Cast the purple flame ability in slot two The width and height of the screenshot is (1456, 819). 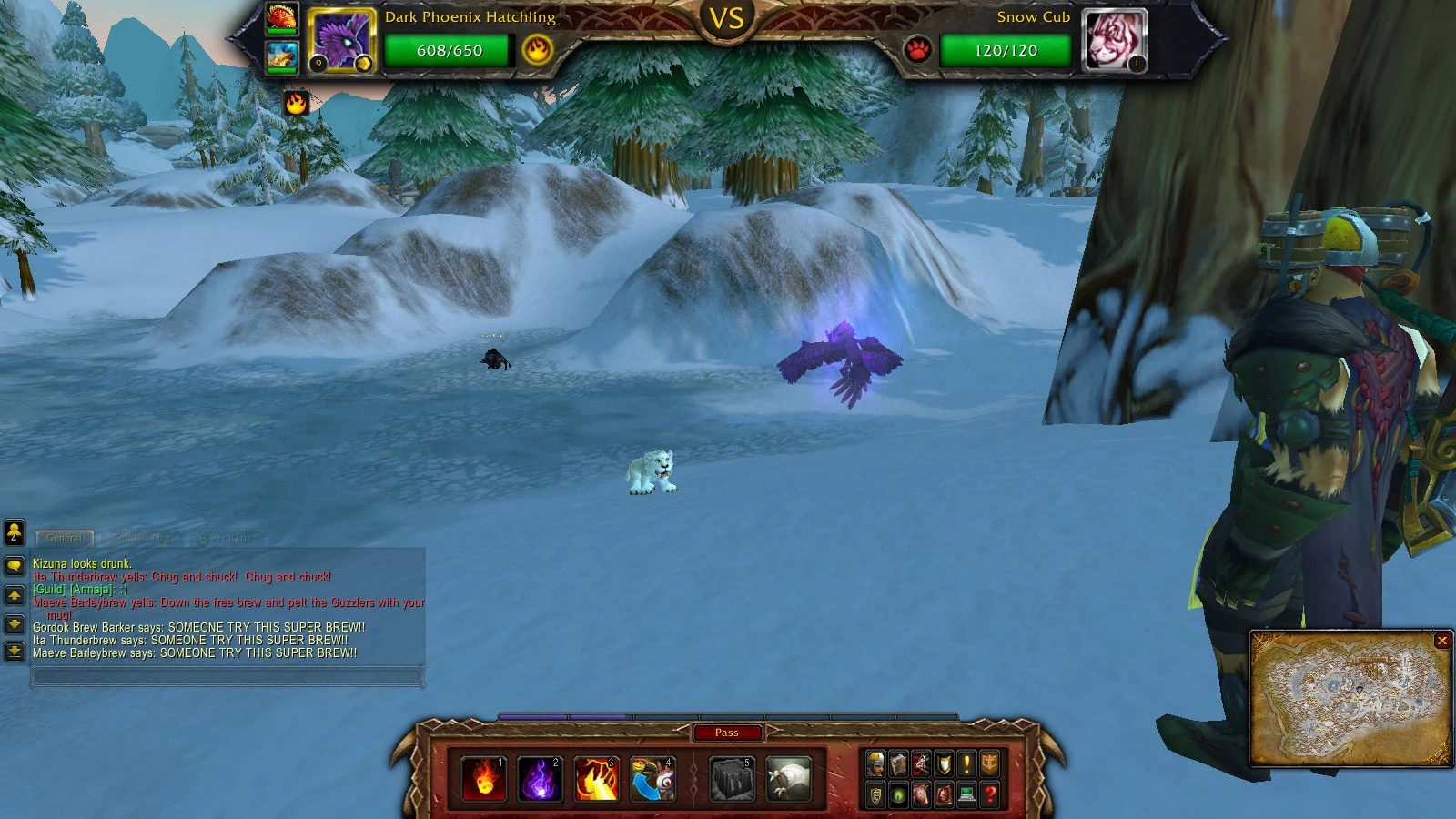pos(542,778)
